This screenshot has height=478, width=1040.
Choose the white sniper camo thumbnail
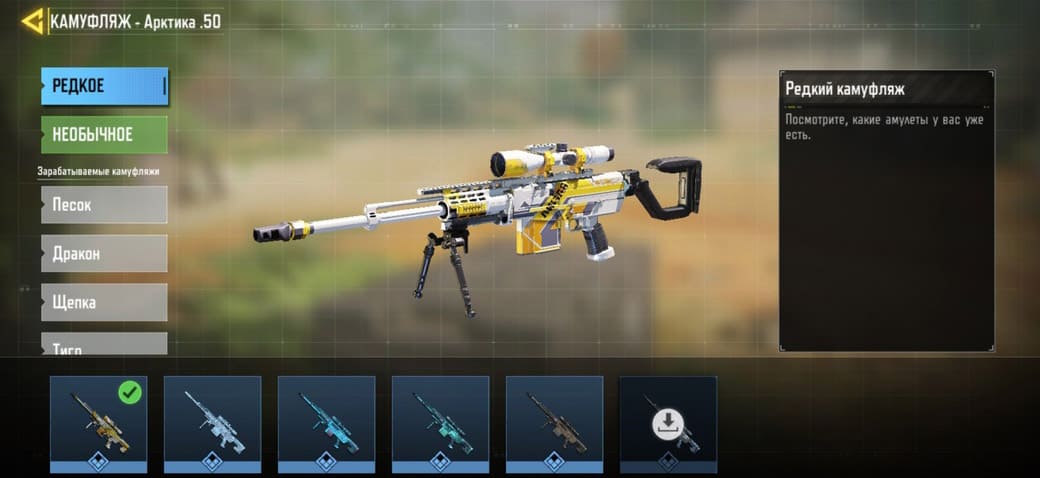click(x=212, y=419)
